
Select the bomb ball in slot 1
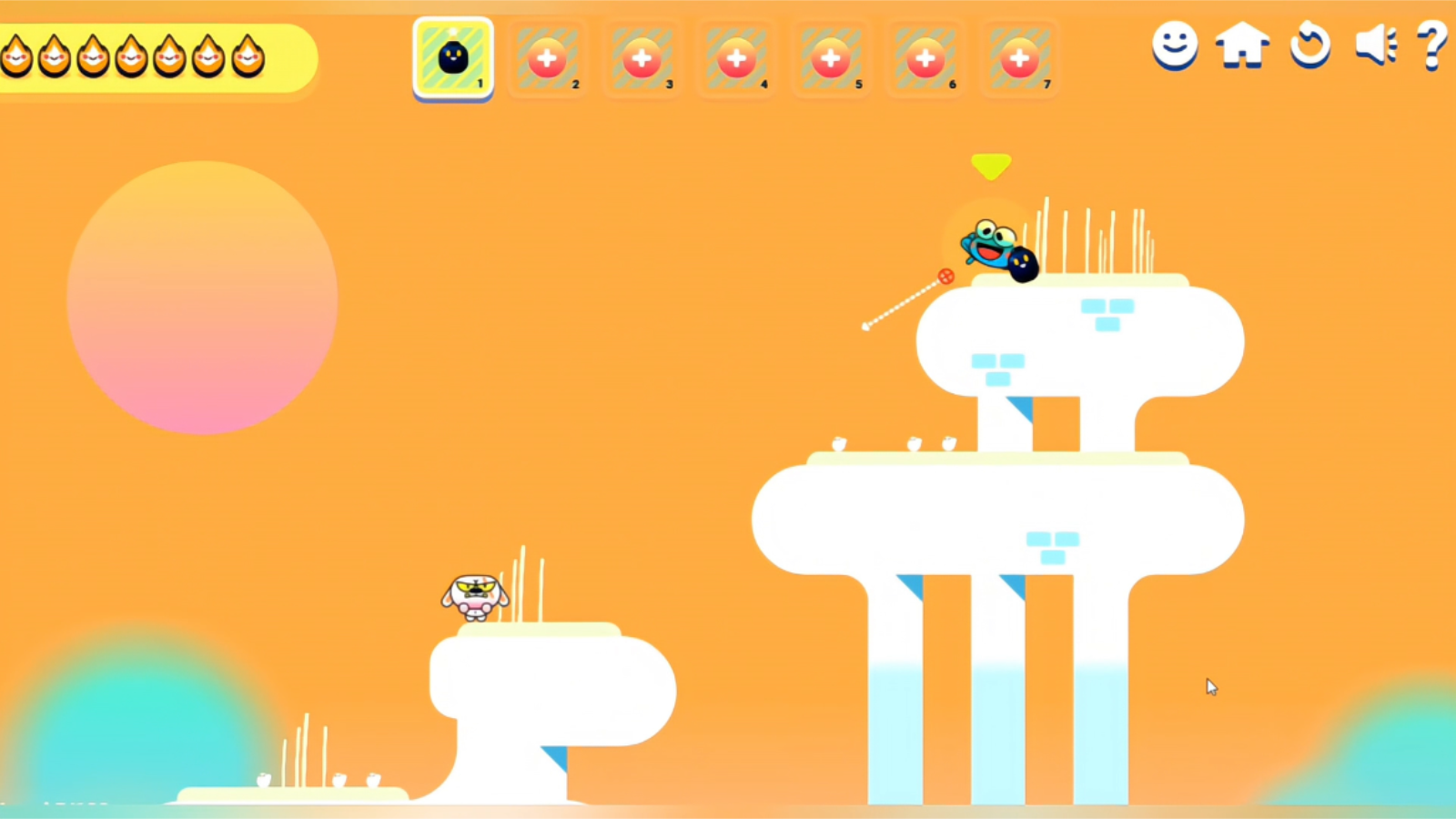click(452, 57)
